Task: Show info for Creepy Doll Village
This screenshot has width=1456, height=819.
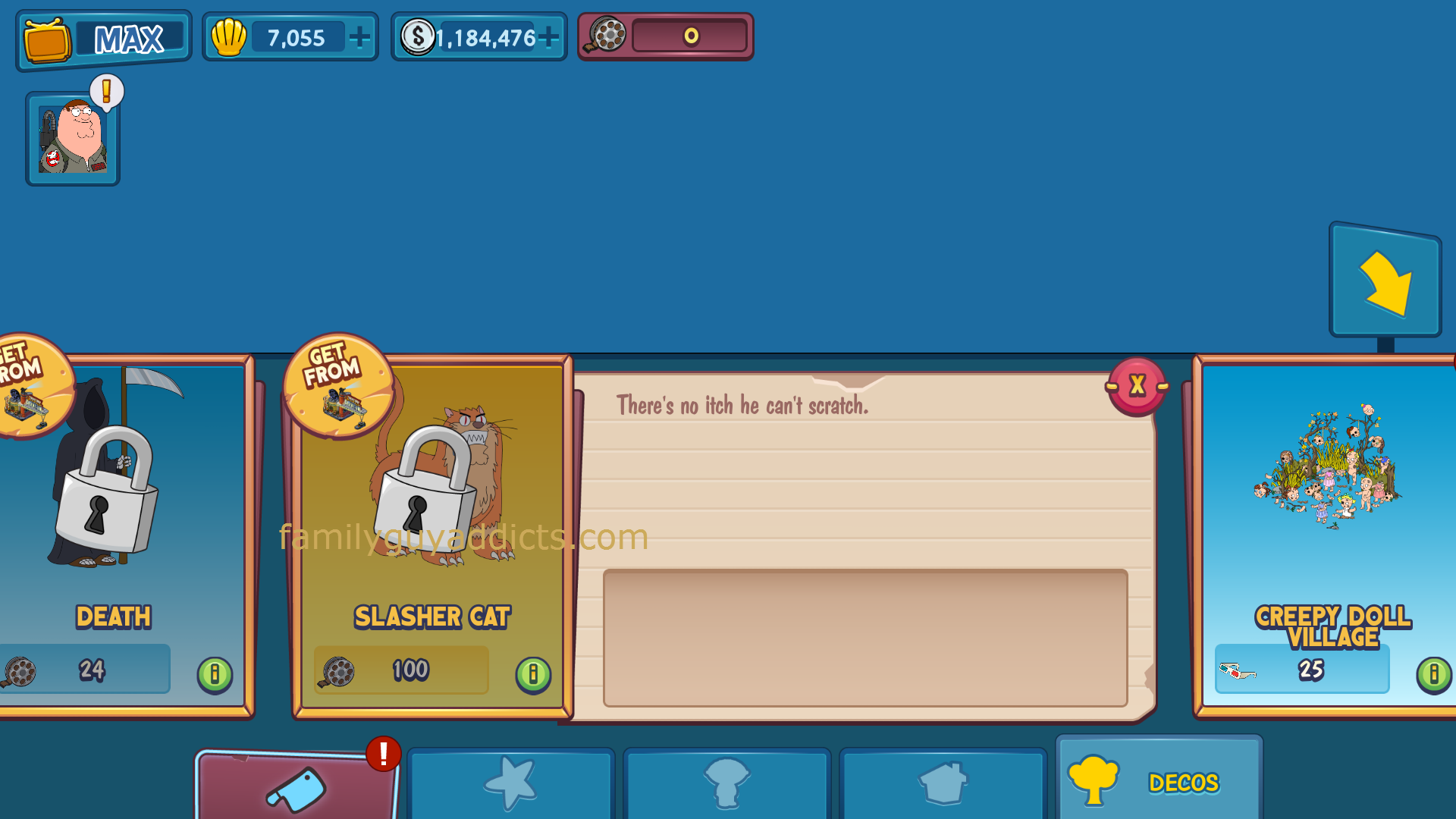Action: point(1433,673)
